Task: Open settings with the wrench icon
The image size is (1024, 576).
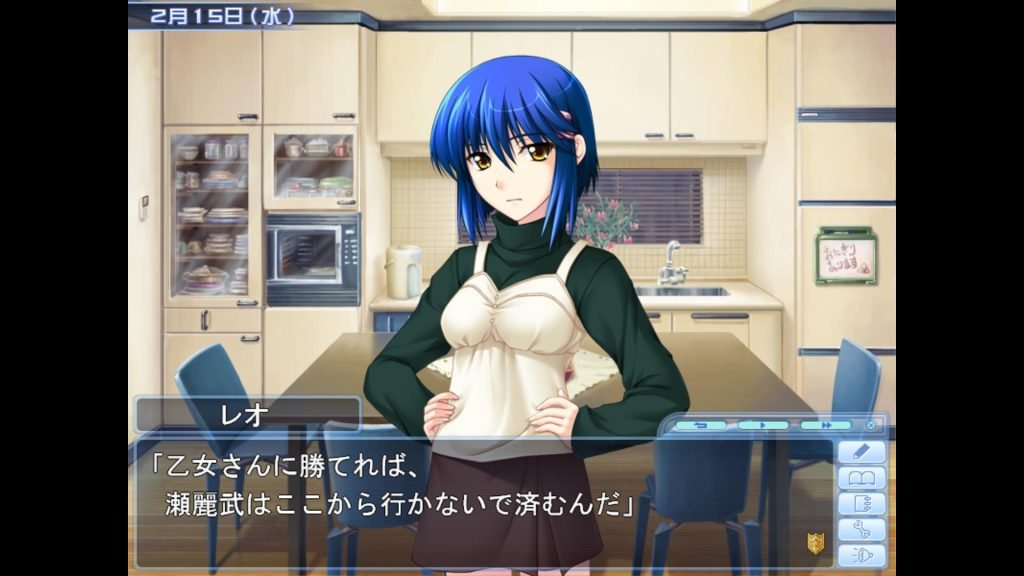Action: coord(862,530)
